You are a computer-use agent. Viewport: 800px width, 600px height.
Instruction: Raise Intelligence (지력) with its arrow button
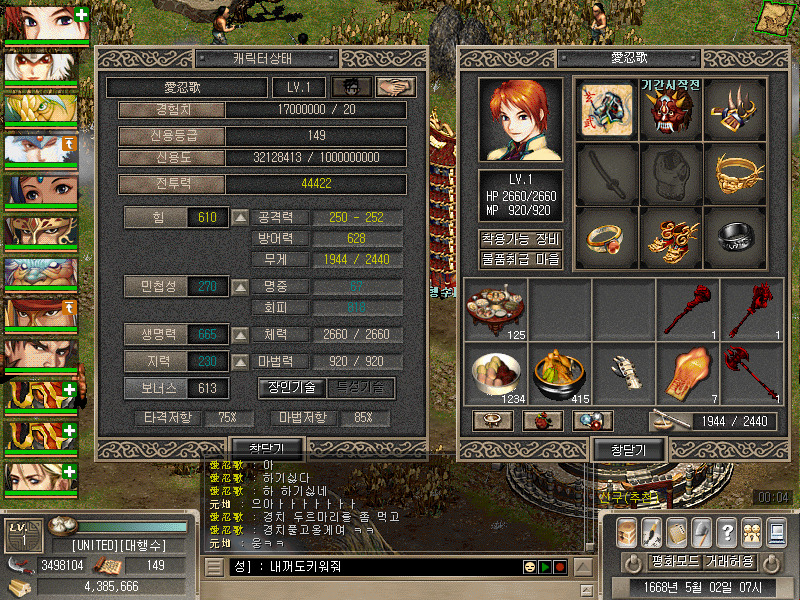coord(240,361)
